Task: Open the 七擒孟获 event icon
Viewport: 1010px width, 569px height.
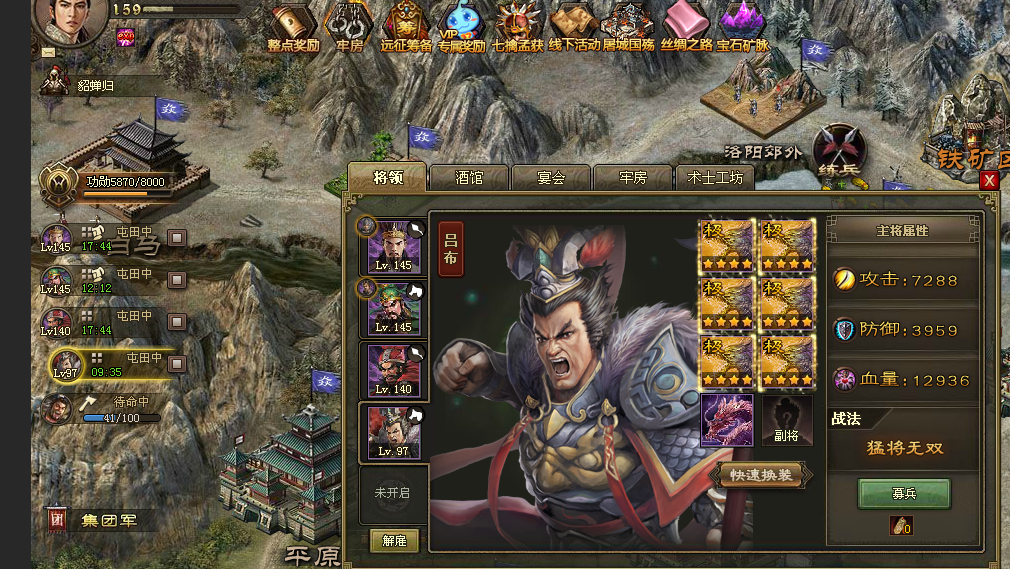Action: click(x=517, y=27)
